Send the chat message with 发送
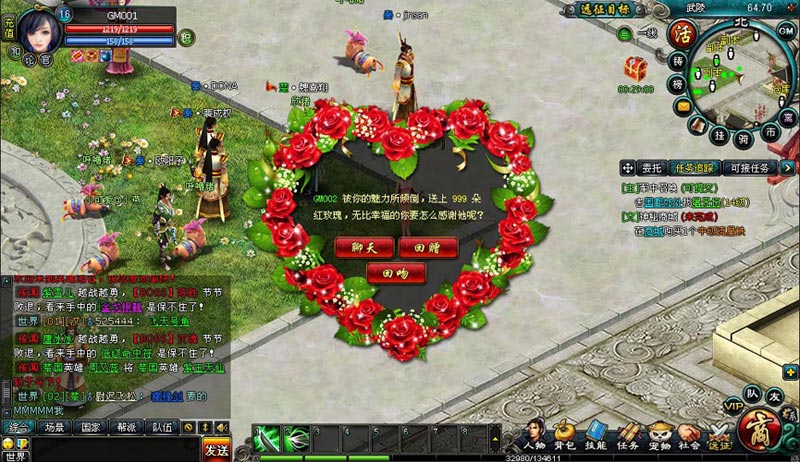Image resolution: width=800 pixels, height=462 pixels. coord(216,451)
